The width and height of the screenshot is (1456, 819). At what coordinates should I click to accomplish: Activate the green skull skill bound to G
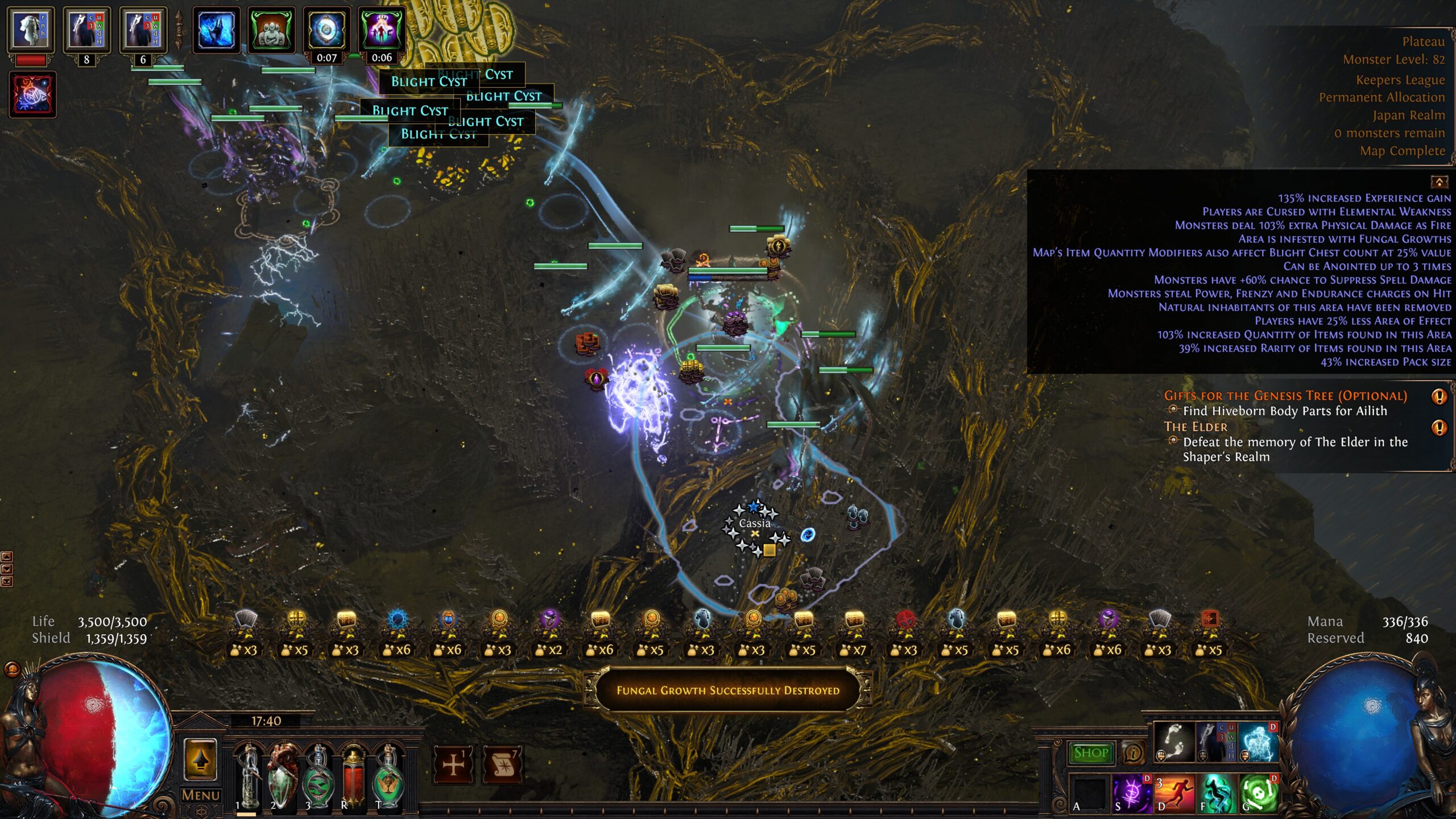coord(1258,793)
